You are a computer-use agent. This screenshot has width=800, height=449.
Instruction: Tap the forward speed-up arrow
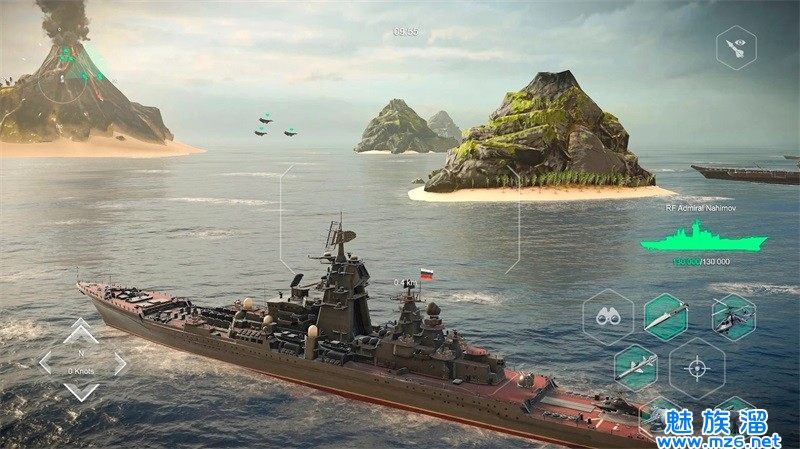point(82,331)
